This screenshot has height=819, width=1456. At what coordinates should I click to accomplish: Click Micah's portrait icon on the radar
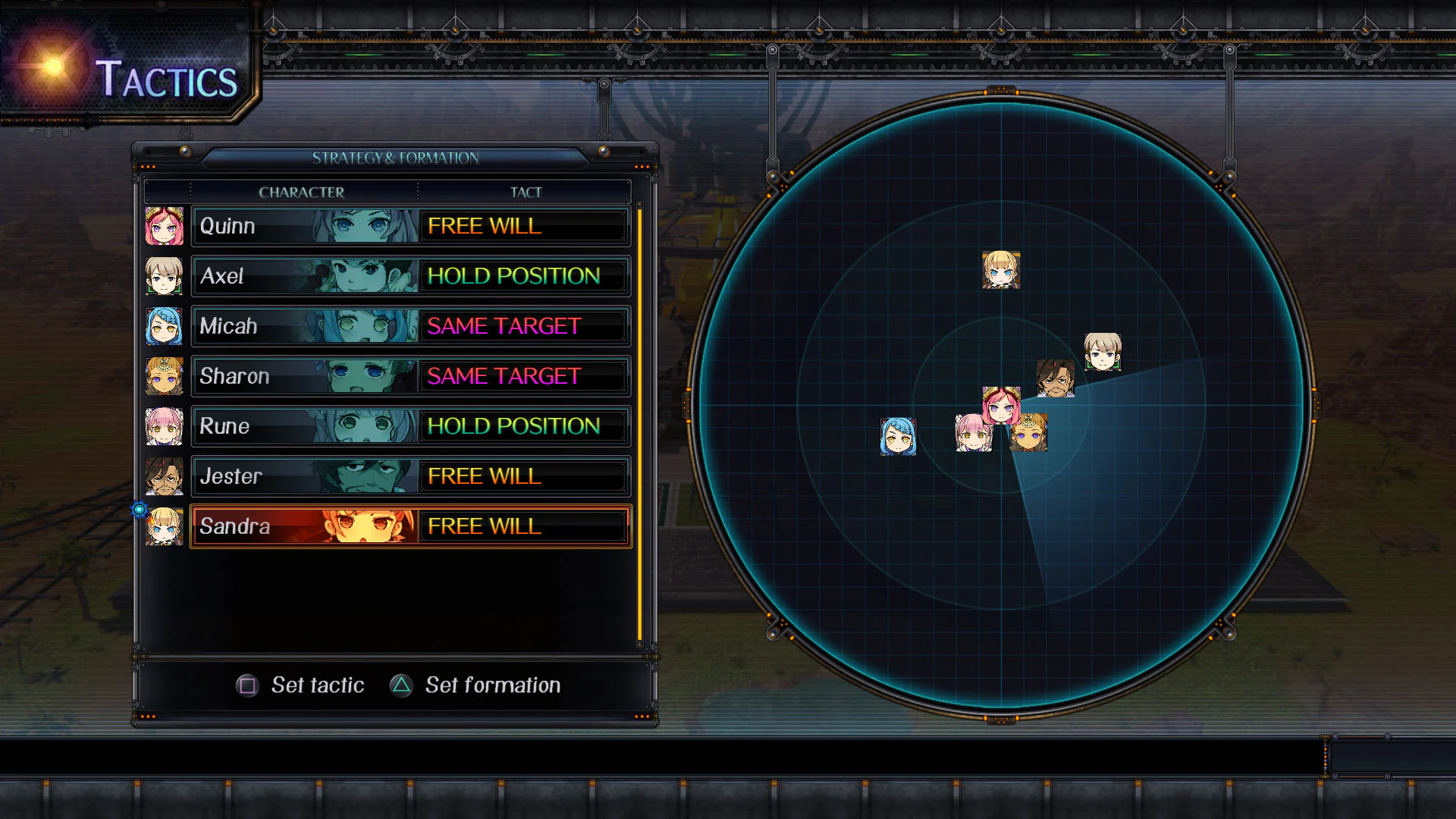899,437
